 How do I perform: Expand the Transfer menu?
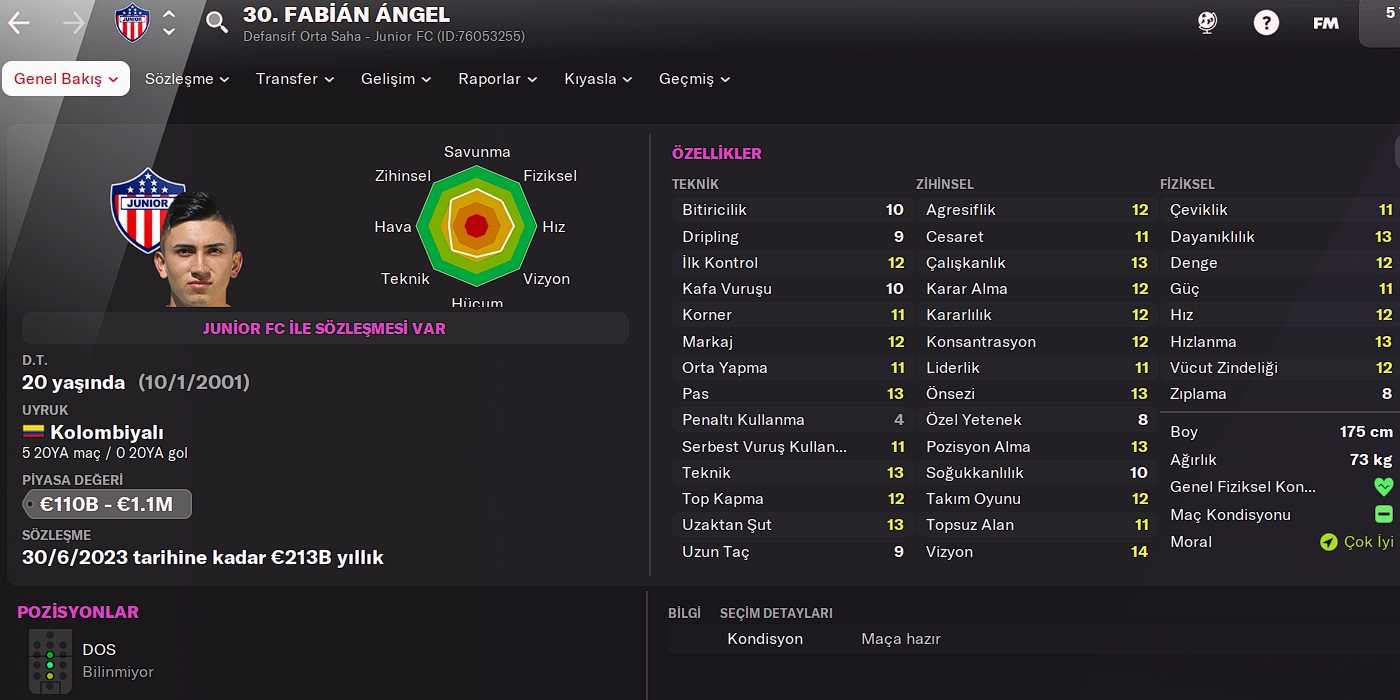point(295,79)
